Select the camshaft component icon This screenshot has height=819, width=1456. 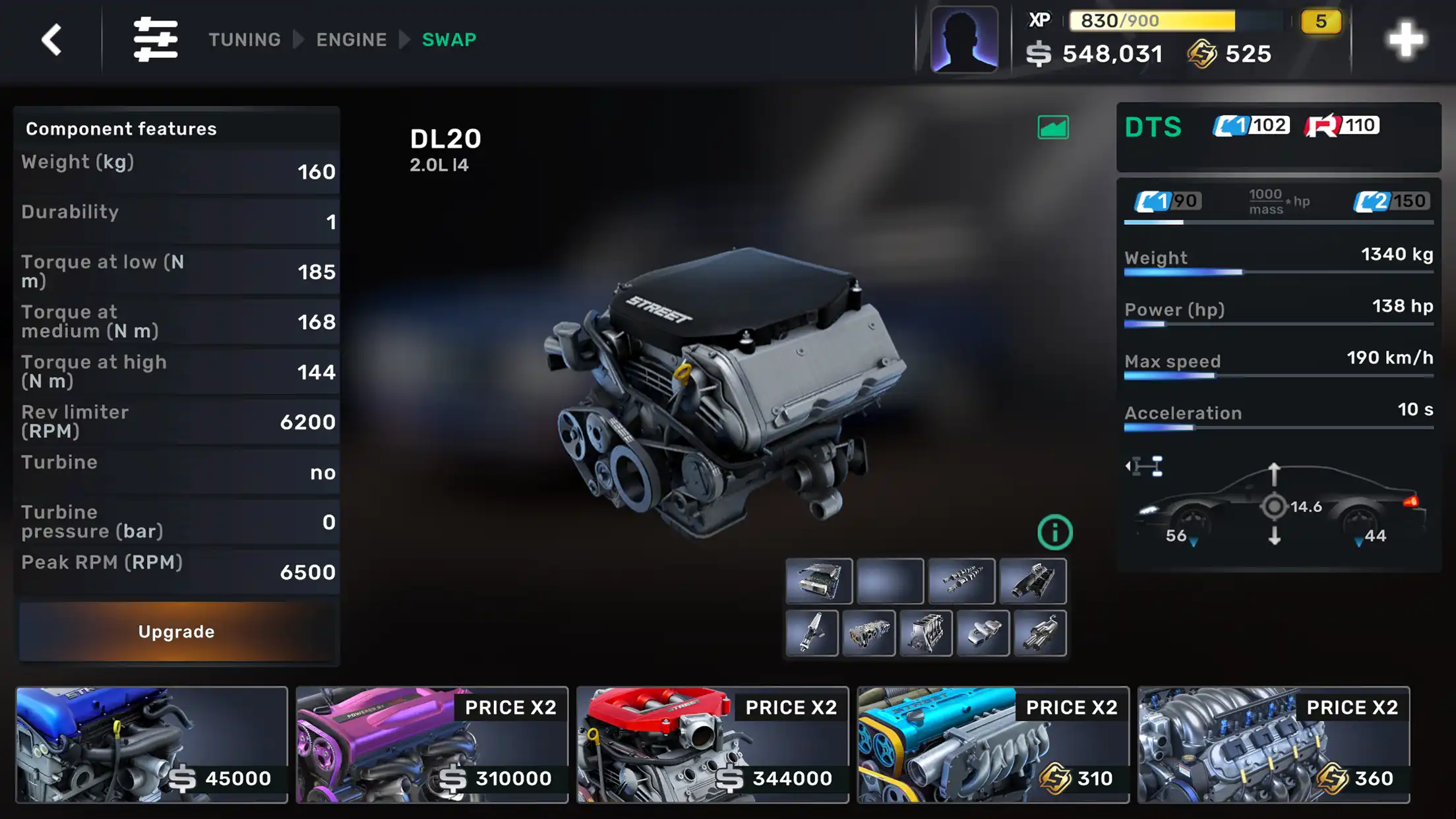point(961,580)
